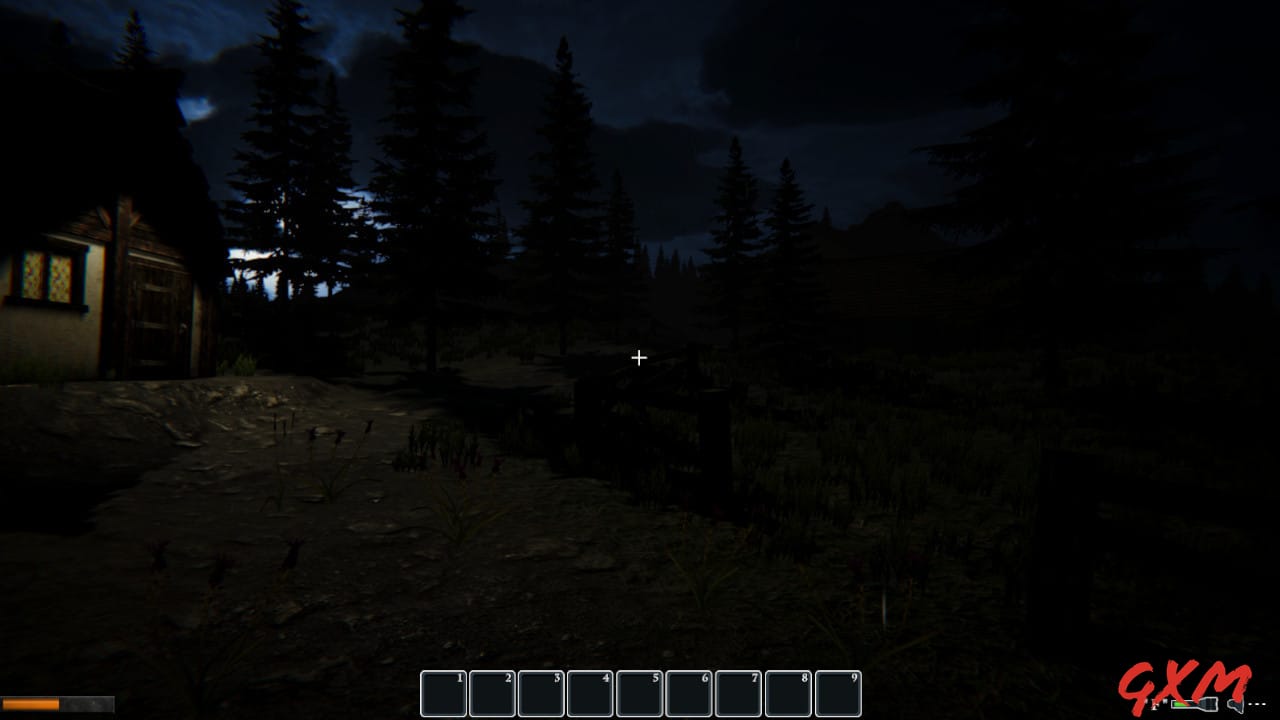Screen dimensions: 1280x720
Task: Select hotbar slot 5
Action: click(x=639, y=692)
